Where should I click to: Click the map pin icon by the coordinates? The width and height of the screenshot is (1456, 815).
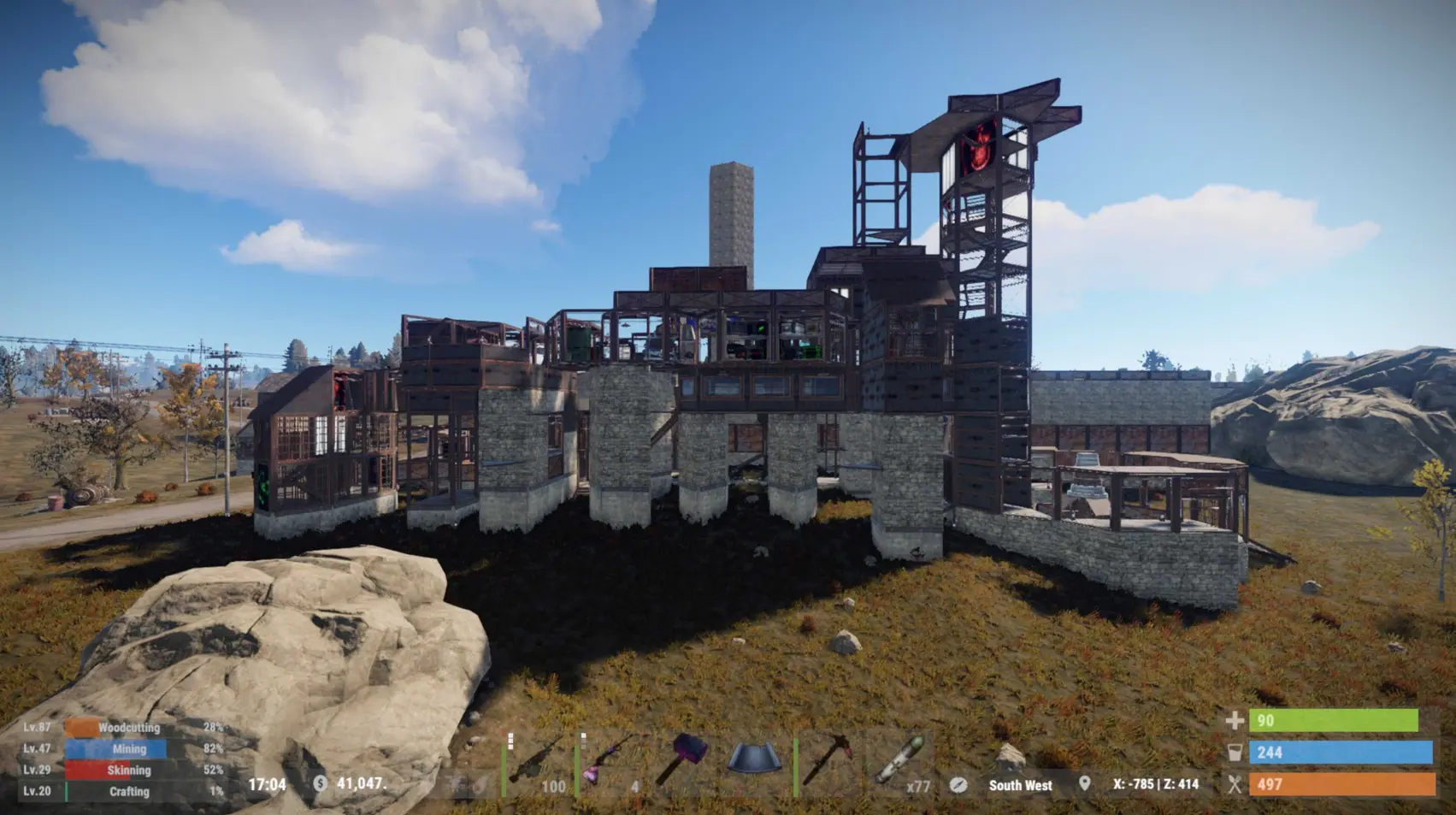click(1084, 783)
